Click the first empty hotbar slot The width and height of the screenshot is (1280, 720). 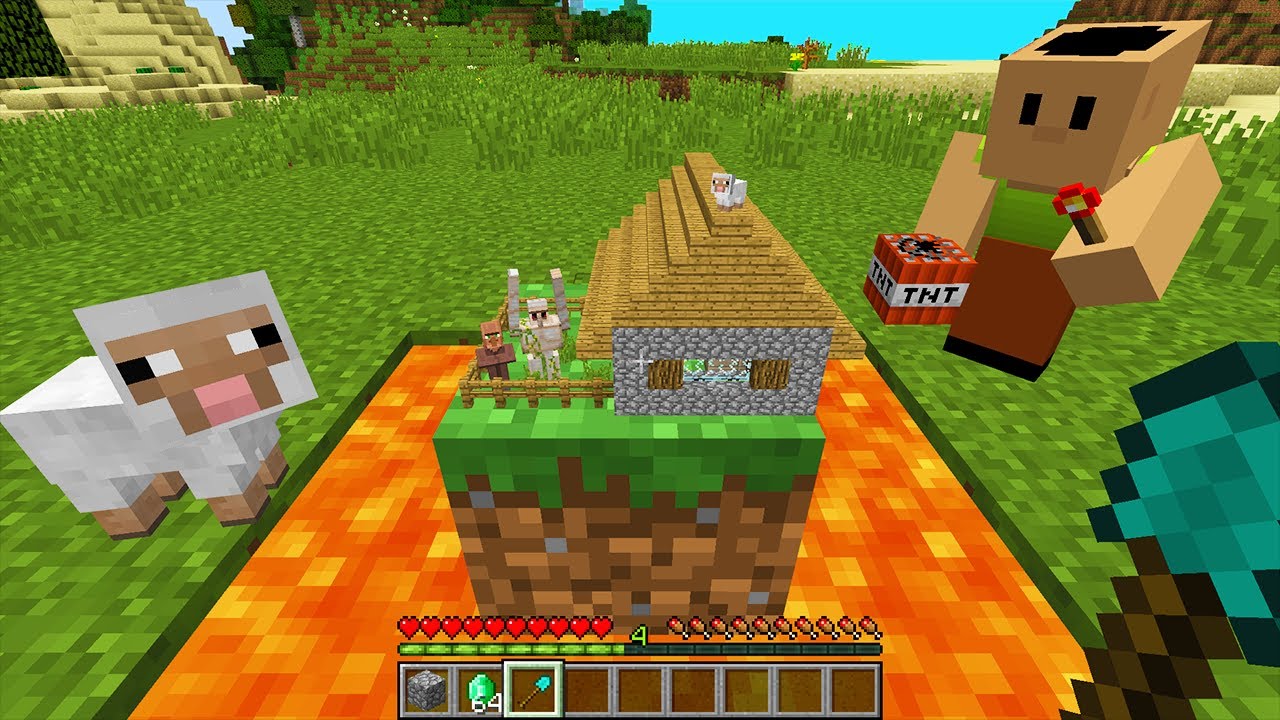(x=587, y=690)
